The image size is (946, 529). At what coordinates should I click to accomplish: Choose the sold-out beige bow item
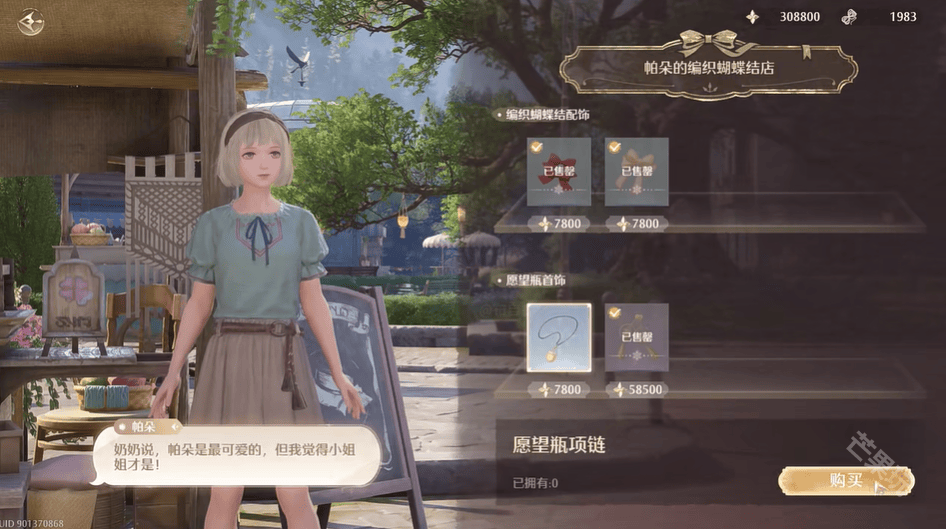point(636,171)
